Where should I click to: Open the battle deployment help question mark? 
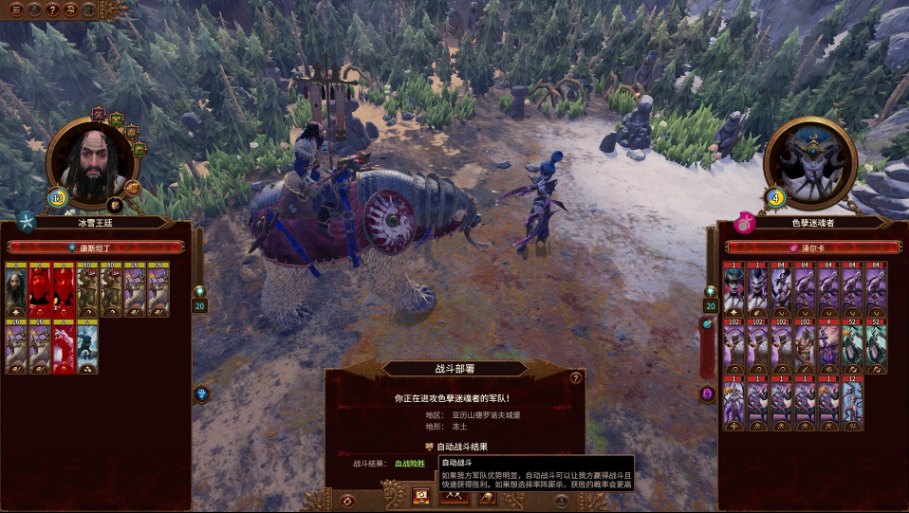[575, 378]
